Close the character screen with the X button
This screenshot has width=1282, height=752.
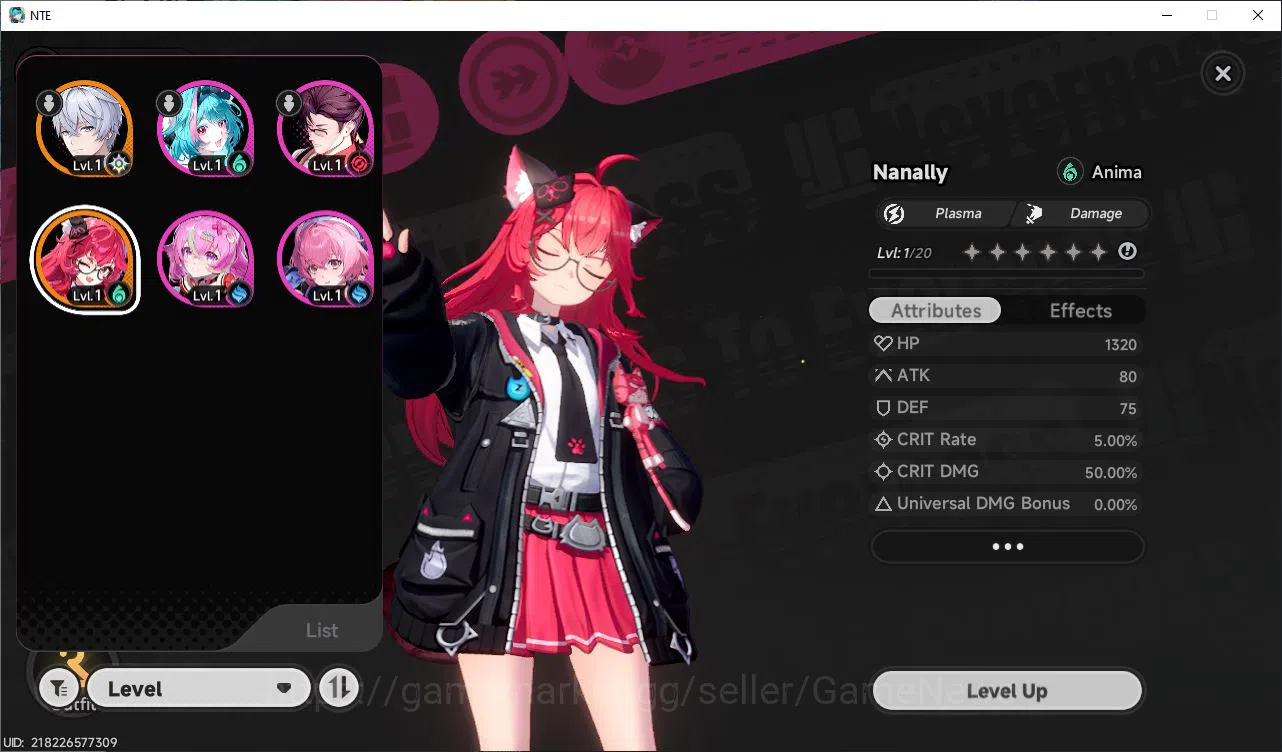(x=1222, y=73)
